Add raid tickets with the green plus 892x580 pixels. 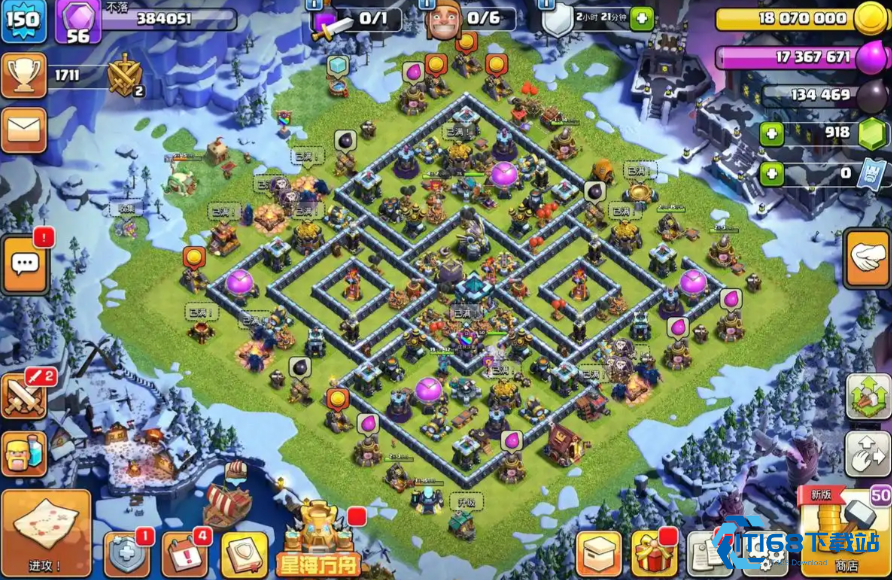tap(772, 174)
